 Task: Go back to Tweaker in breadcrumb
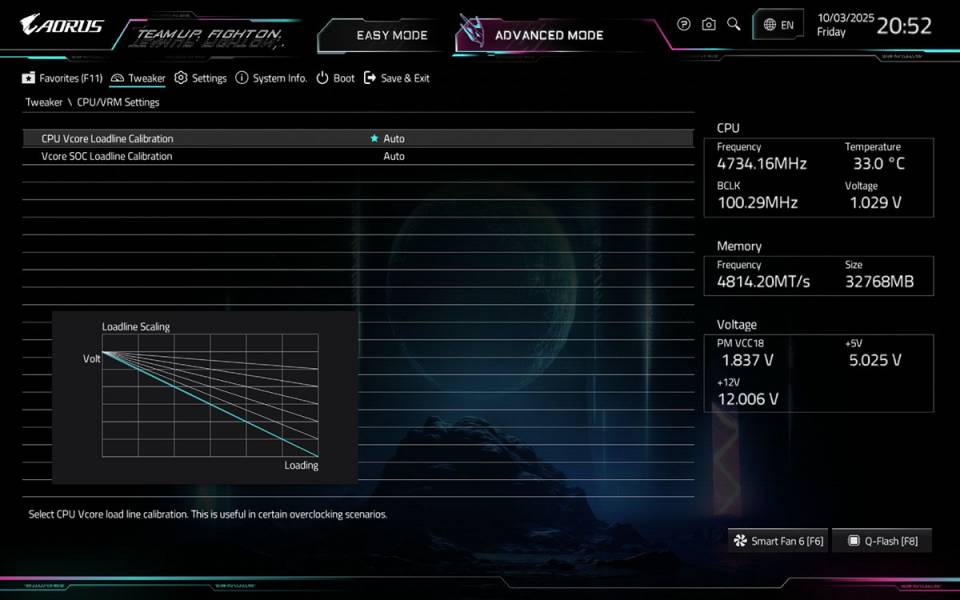pyautogui.click(x=44, y=102)
